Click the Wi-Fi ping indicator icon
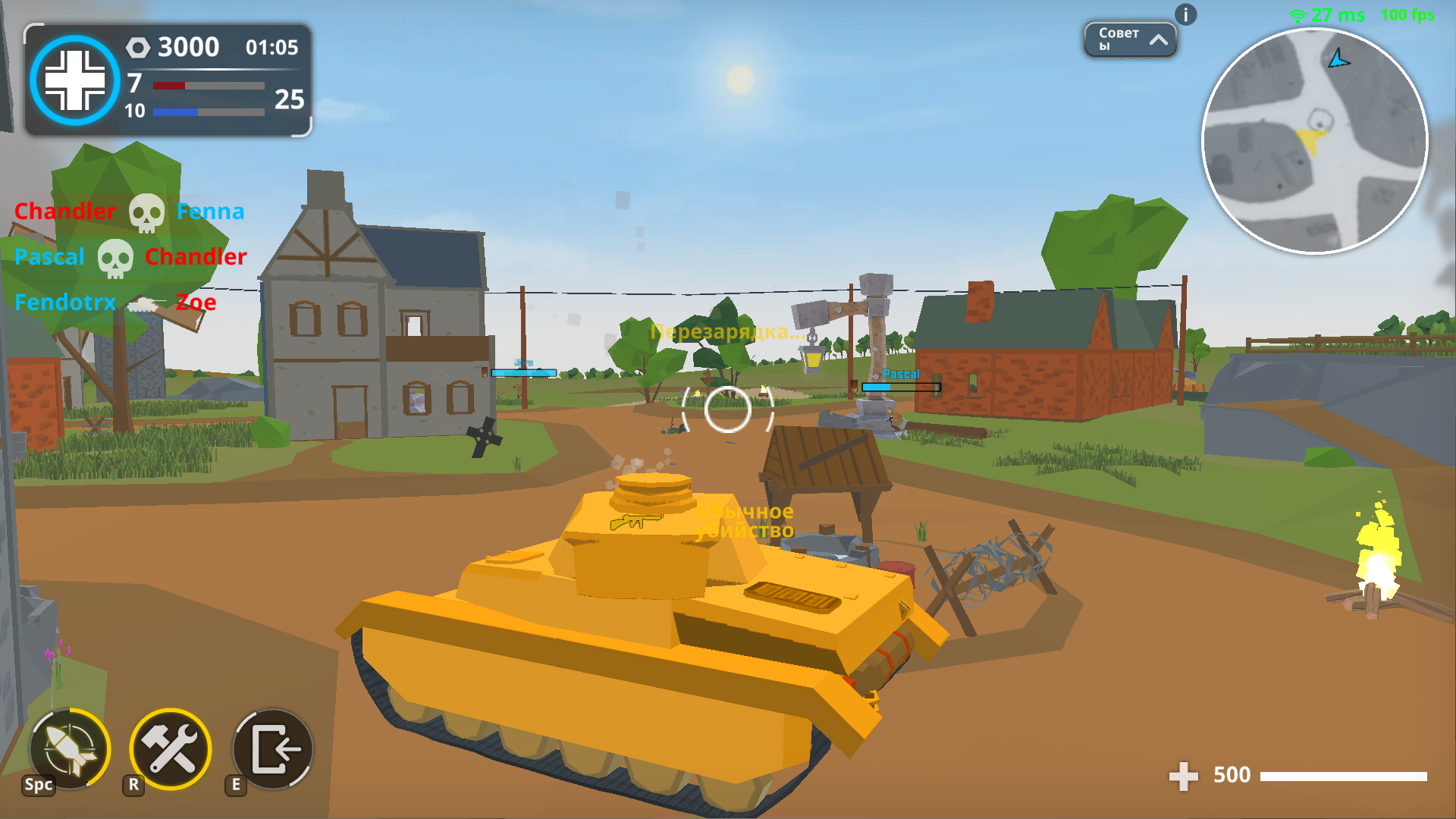 (1298, 13)
